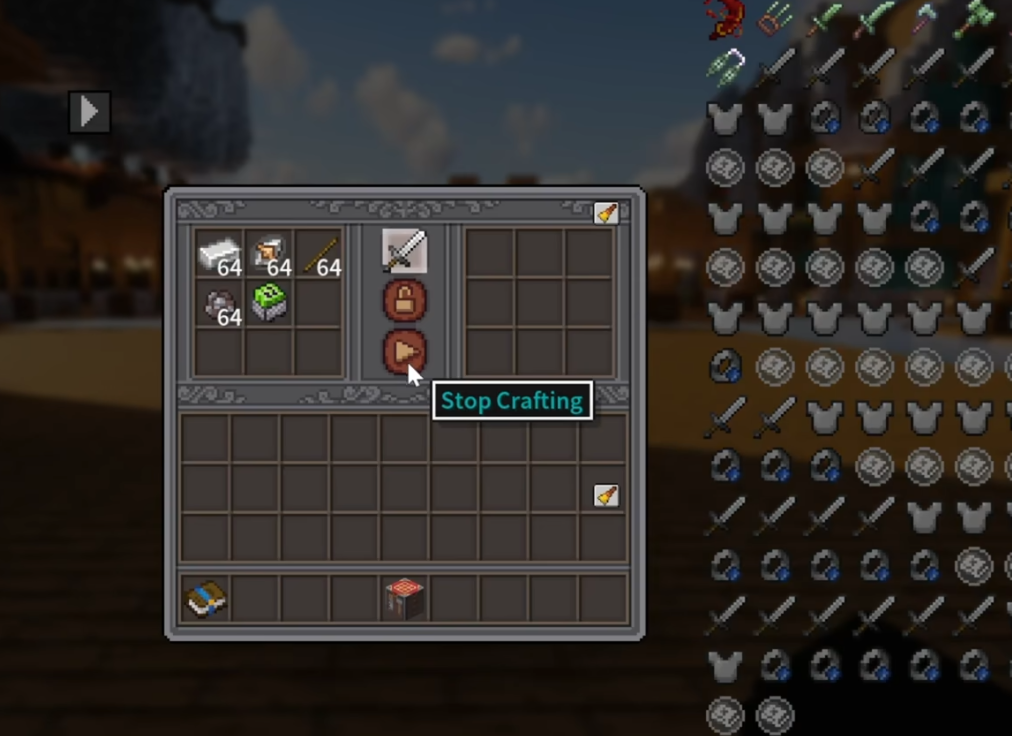This screenshot has height=736, width=1012.
Task: Click the broom button in the crafting panel corner
Action: (606, 213)
